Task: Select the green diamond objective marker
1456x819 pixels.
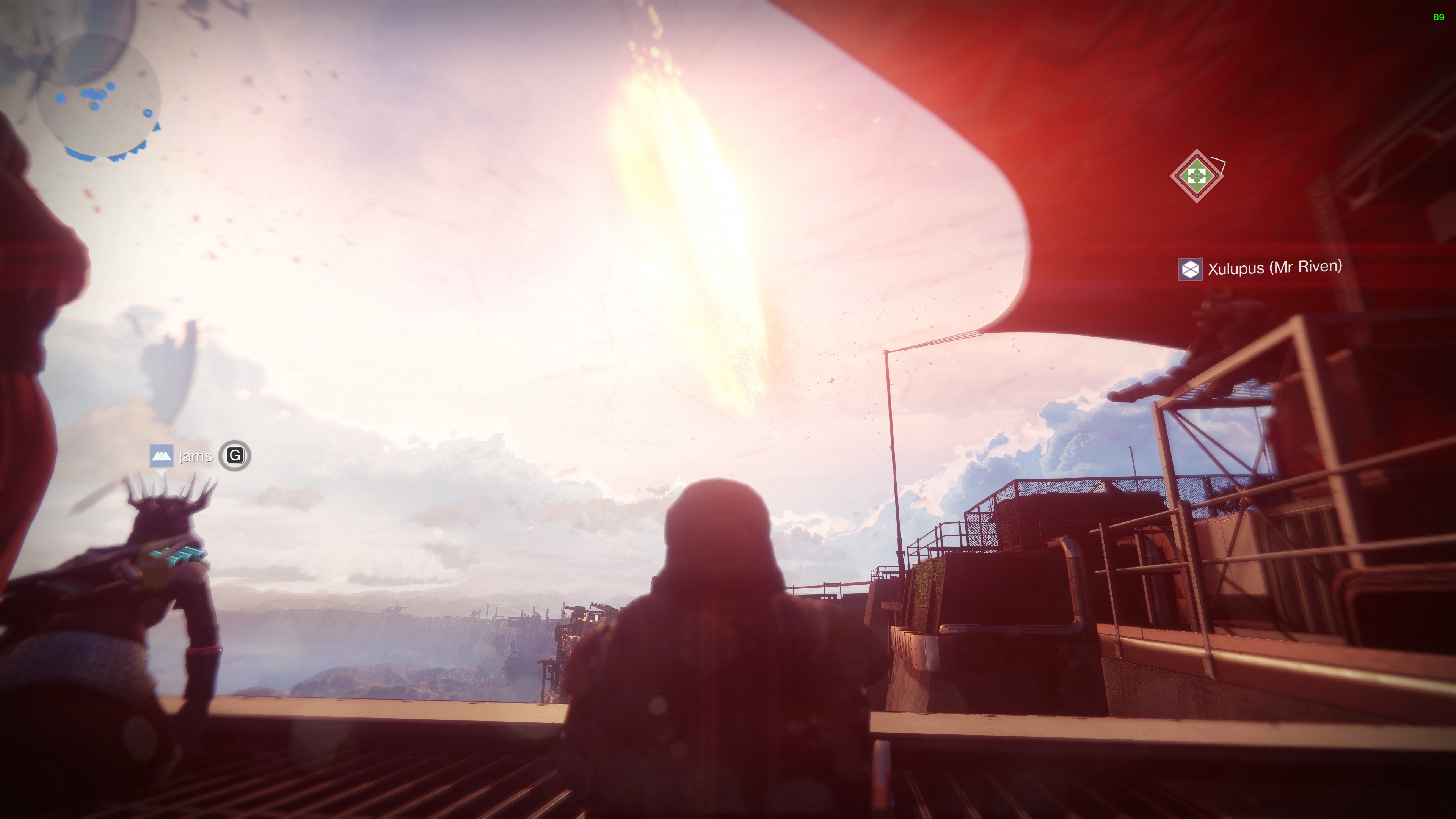Action: click(1197, 176)
